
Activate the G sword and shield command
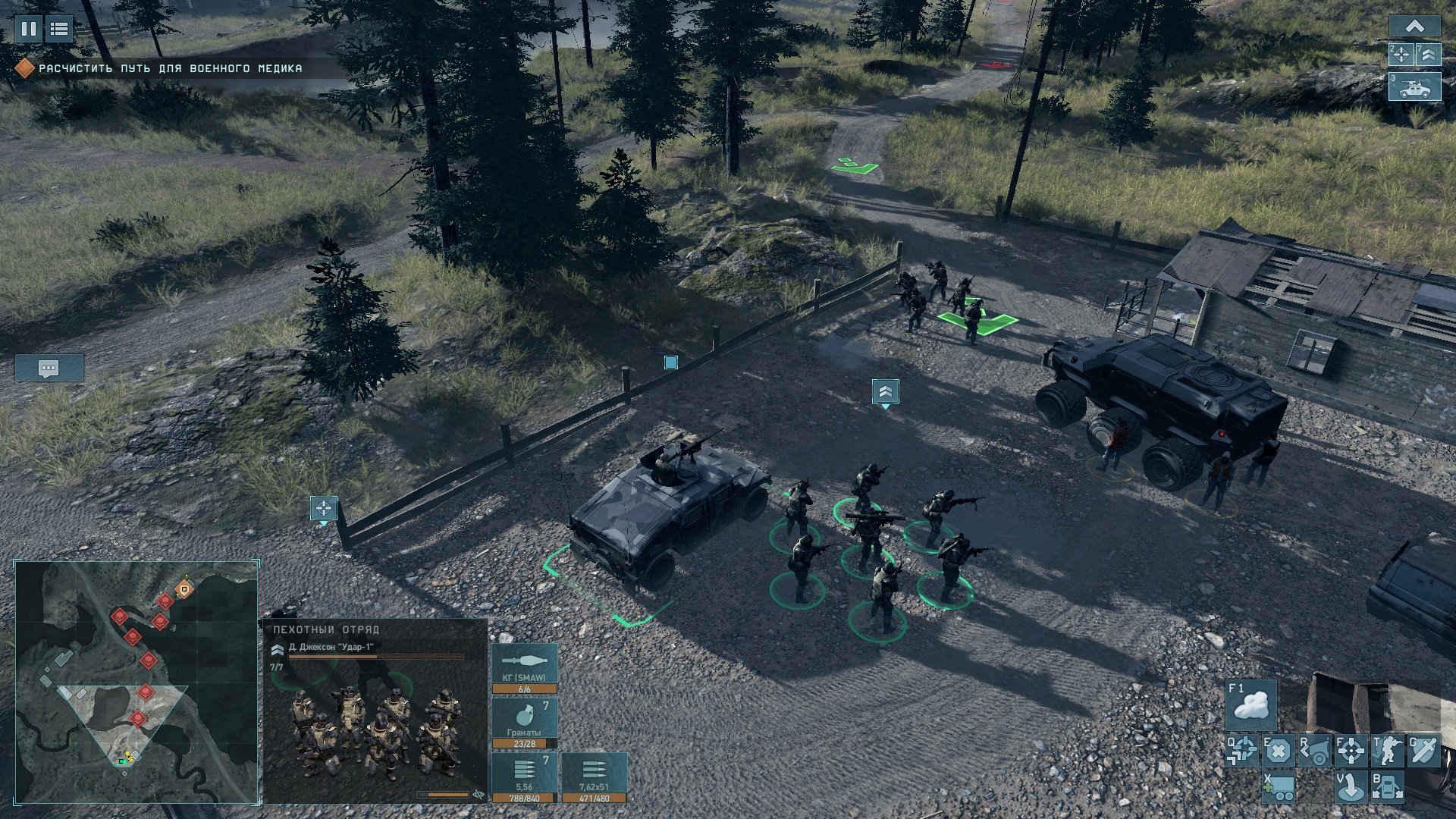pos(1423,751)
